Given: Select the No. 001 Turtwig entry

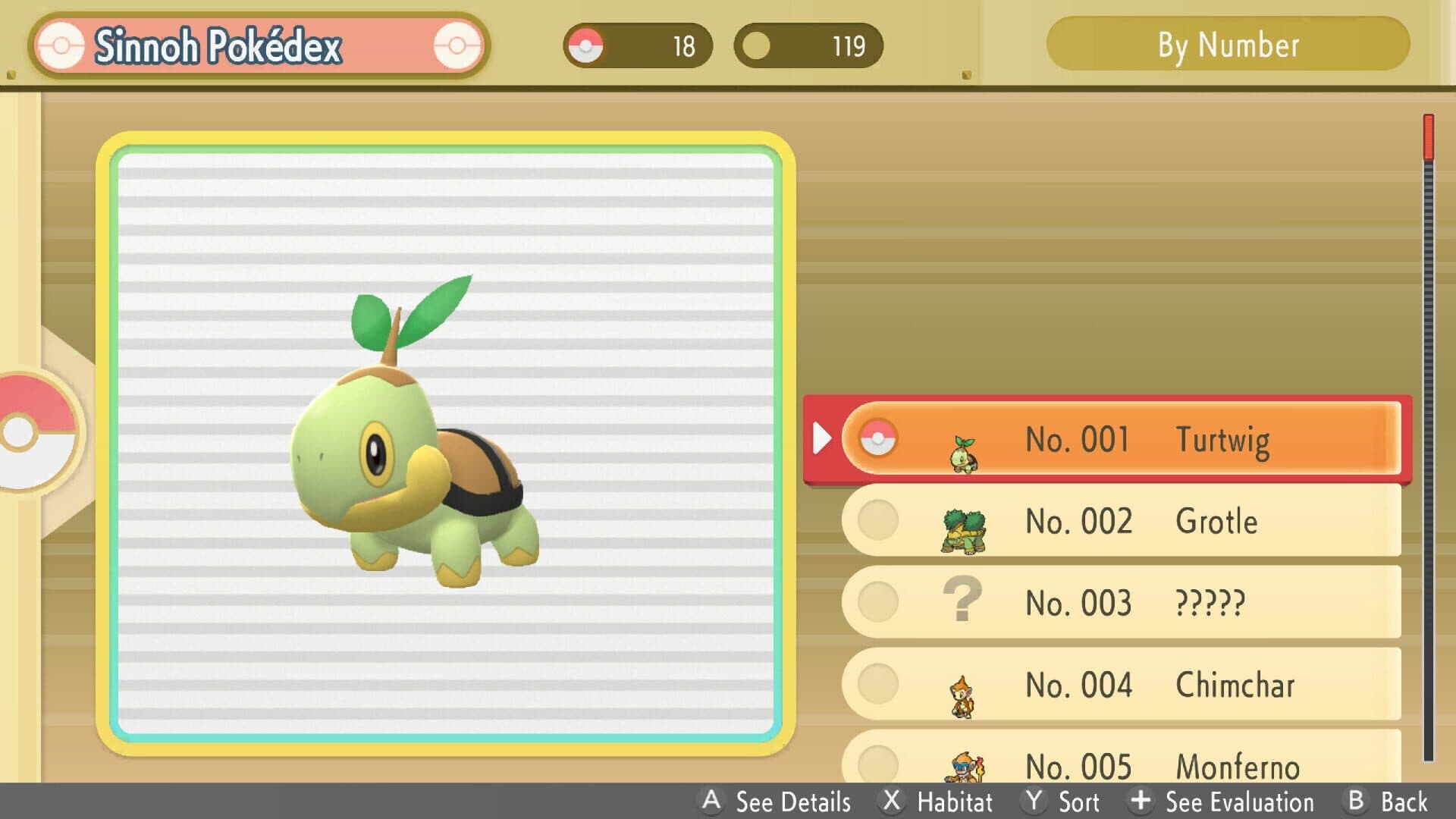Looking at the screenshot, I should coord(1121,439).
